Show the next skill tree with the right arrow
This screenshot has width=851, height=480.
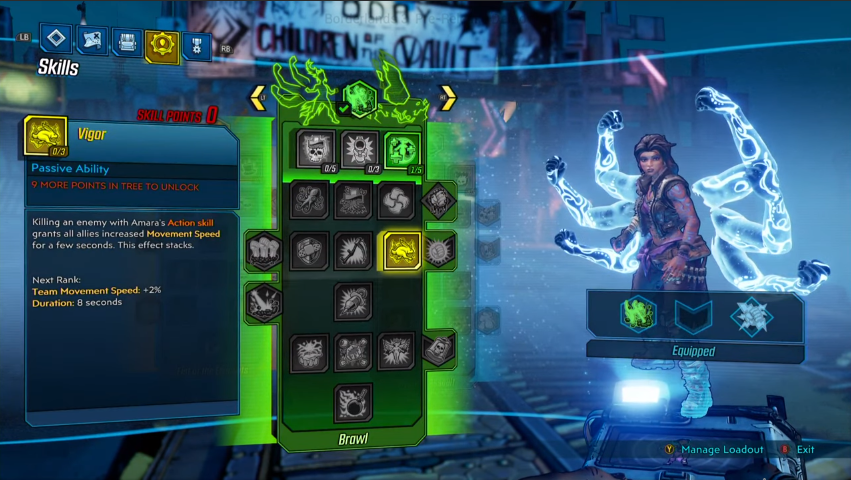tap(447, 98)
